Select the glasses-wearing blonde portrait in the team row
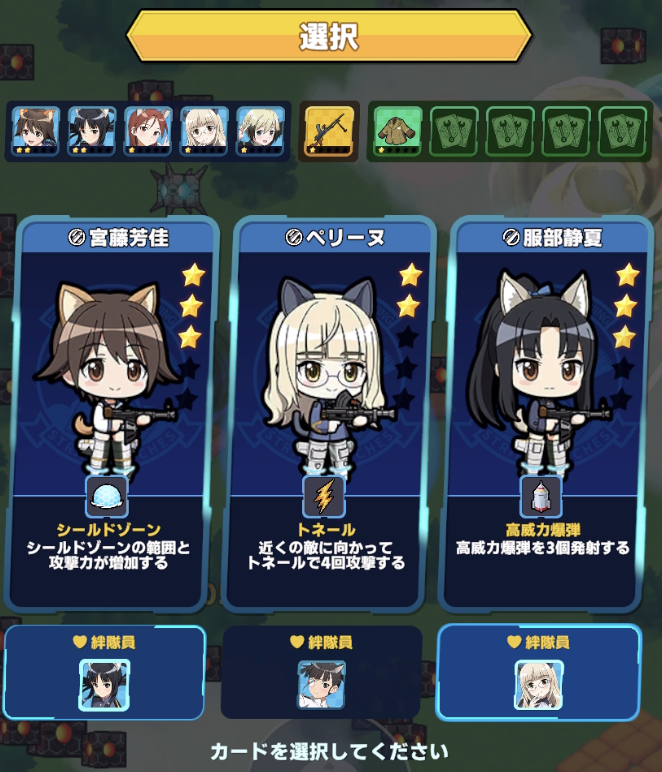The image size is (662, 772). pos(205,131)
